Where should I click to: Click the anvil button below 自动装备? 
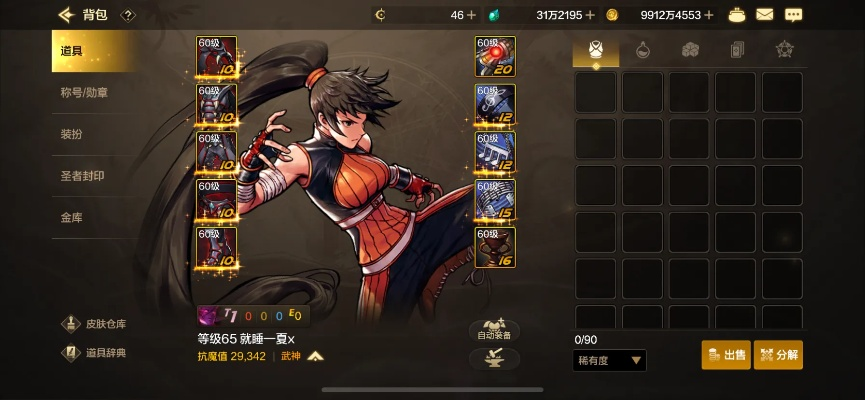[494, 359]
